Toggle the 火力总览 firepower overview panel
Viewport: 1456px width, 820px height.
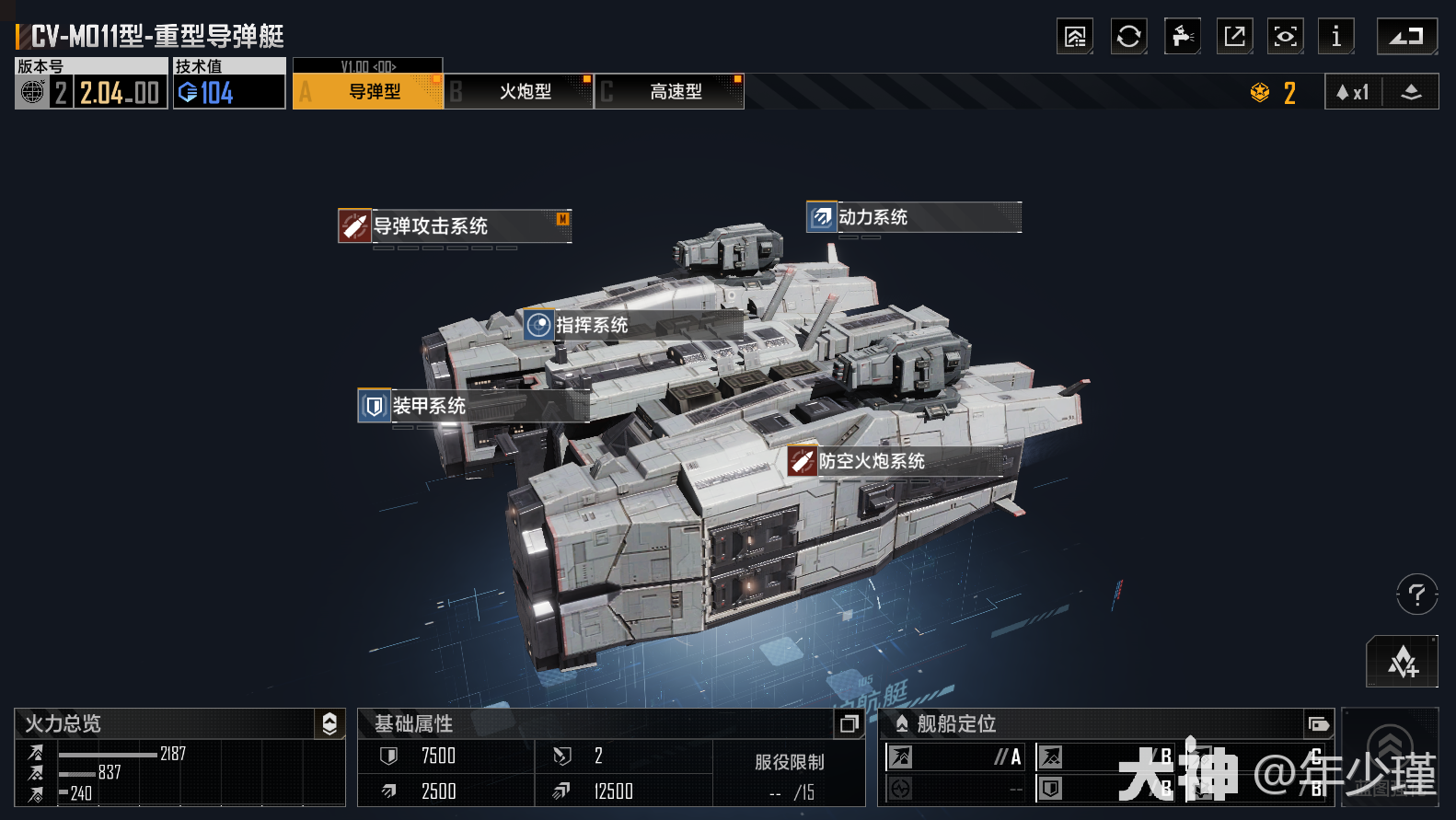(x=329, y=724)
